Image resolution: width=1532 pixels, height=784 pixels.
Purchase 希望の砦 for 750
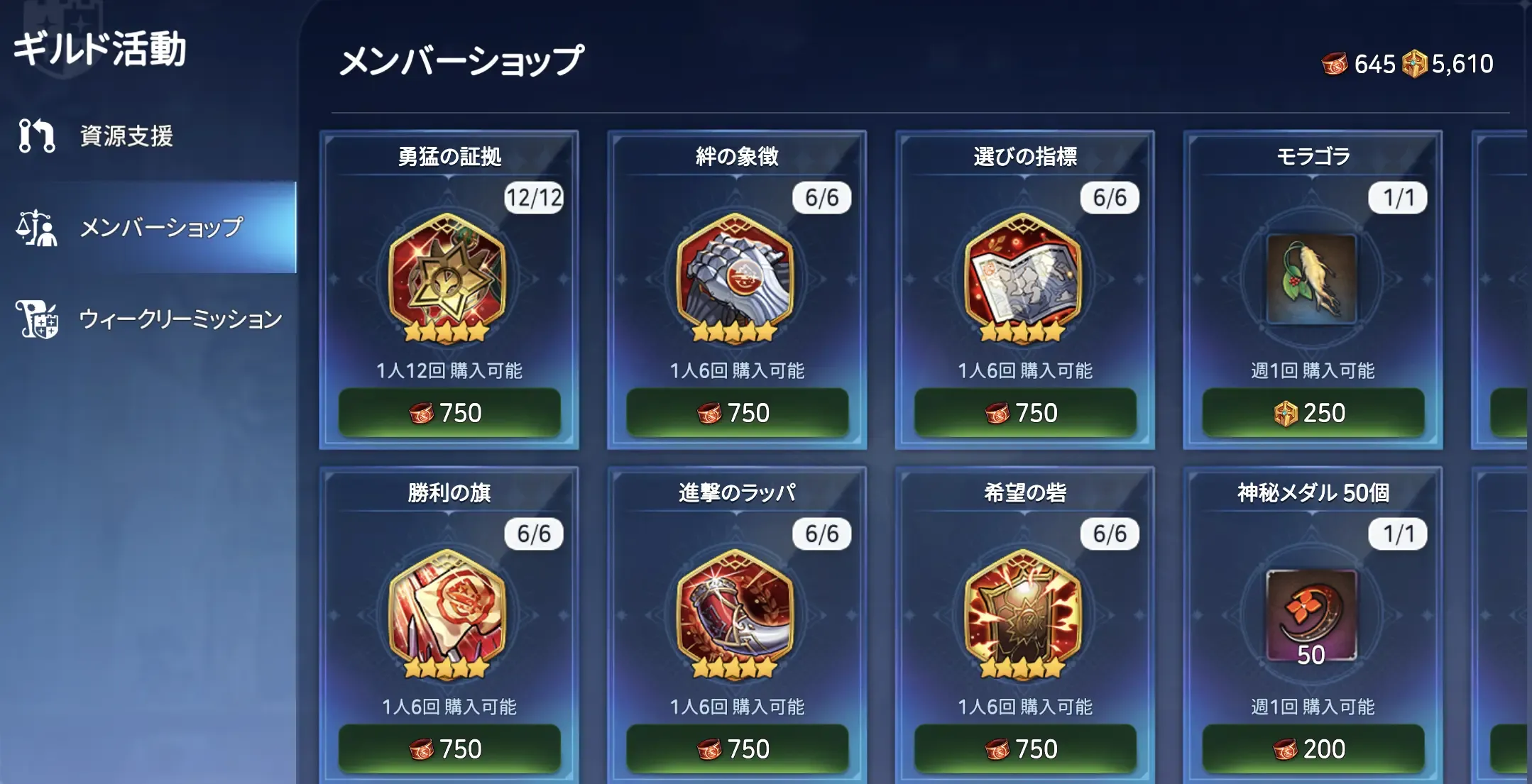[x=1024, y=748]
